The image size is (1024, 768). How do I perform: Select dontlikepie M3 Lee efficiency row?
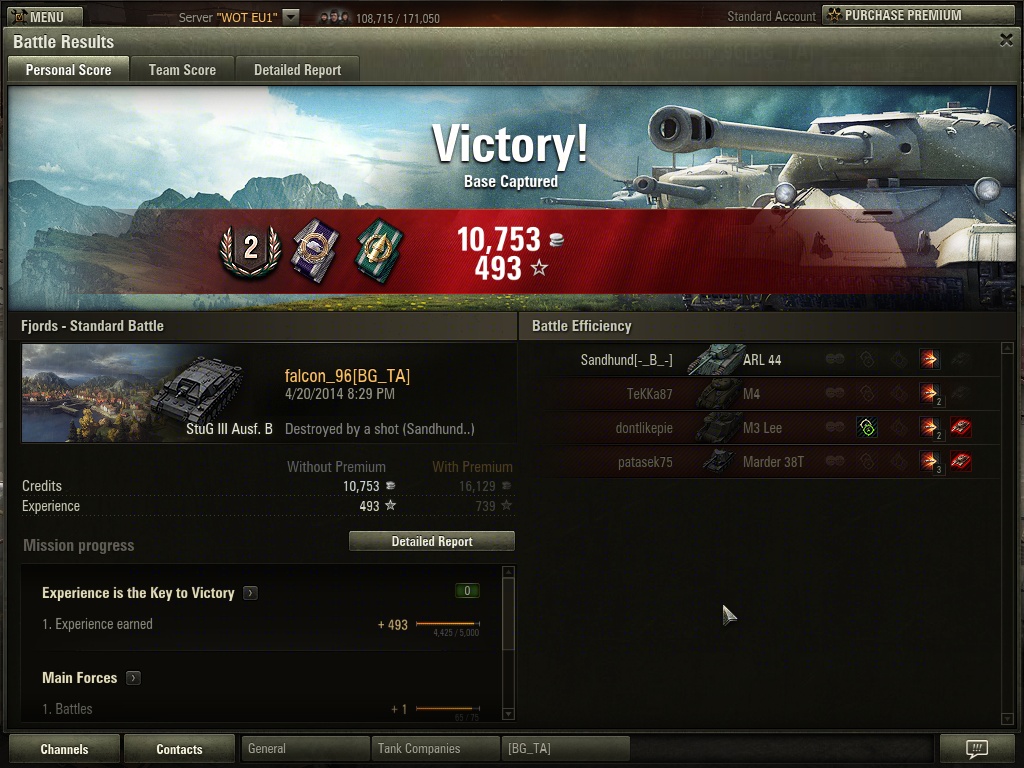(x=760, y=428)
